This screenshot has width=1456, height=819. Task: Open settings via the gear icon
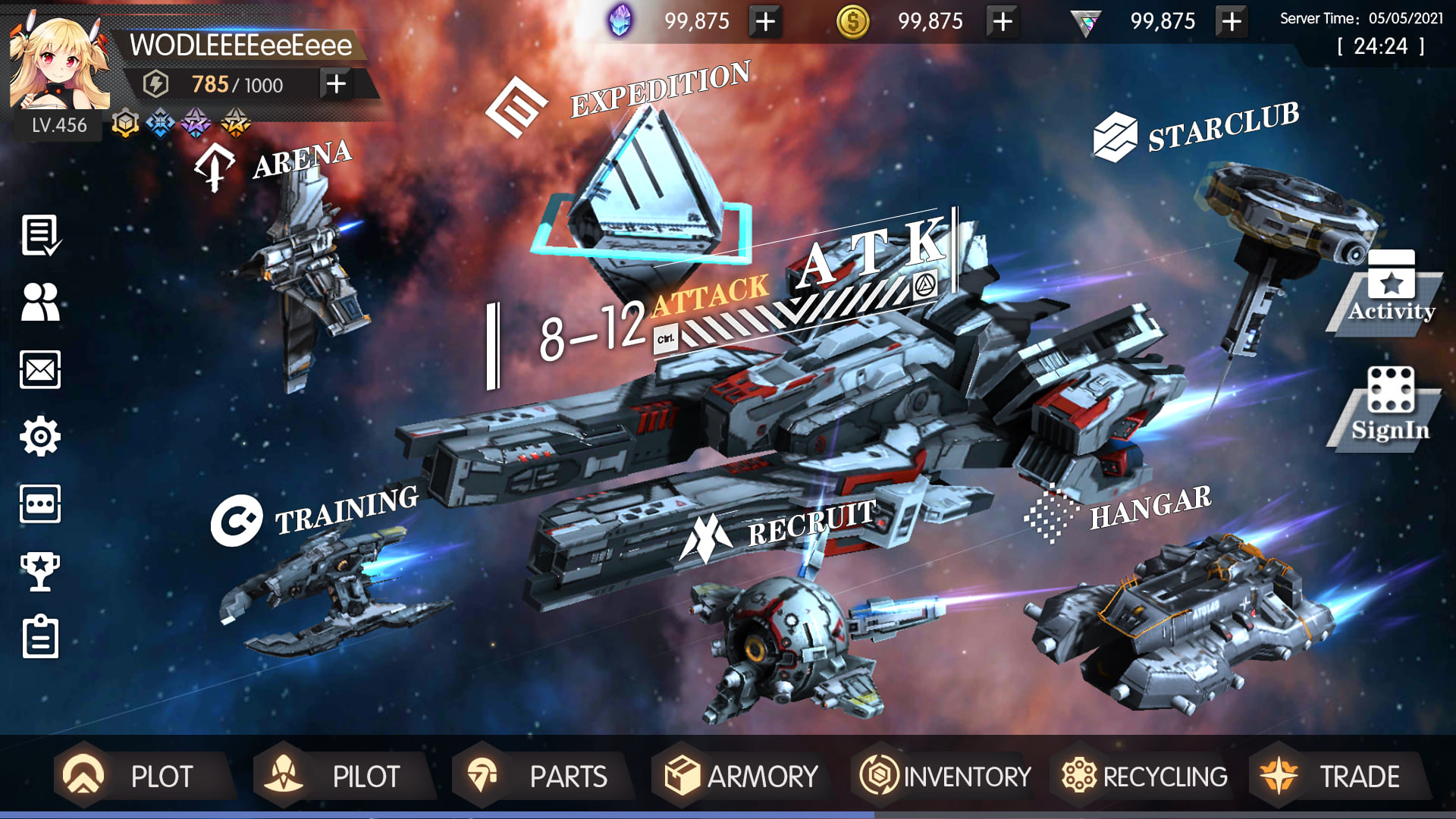coord(40,436)
